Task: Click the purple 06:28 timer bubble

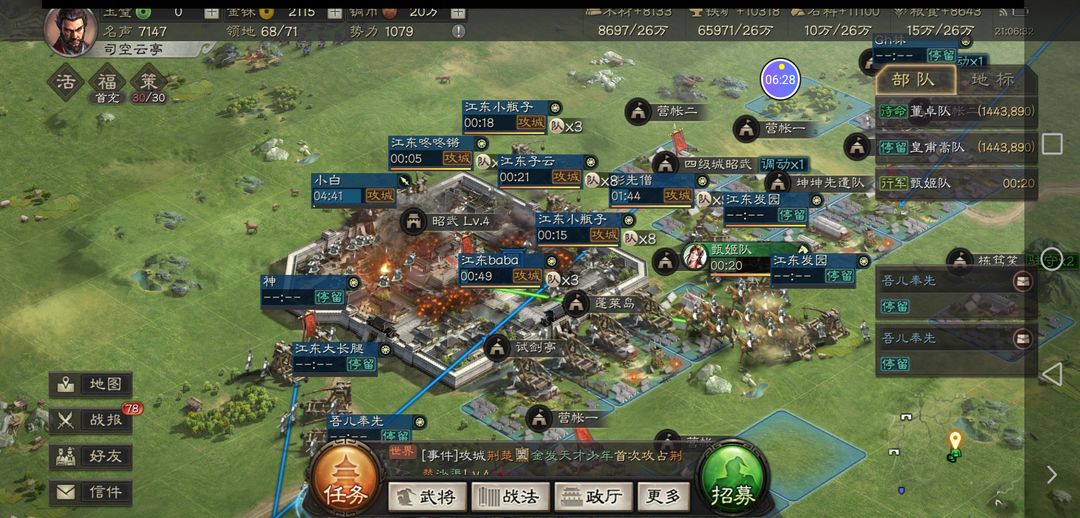Action: 780,79
